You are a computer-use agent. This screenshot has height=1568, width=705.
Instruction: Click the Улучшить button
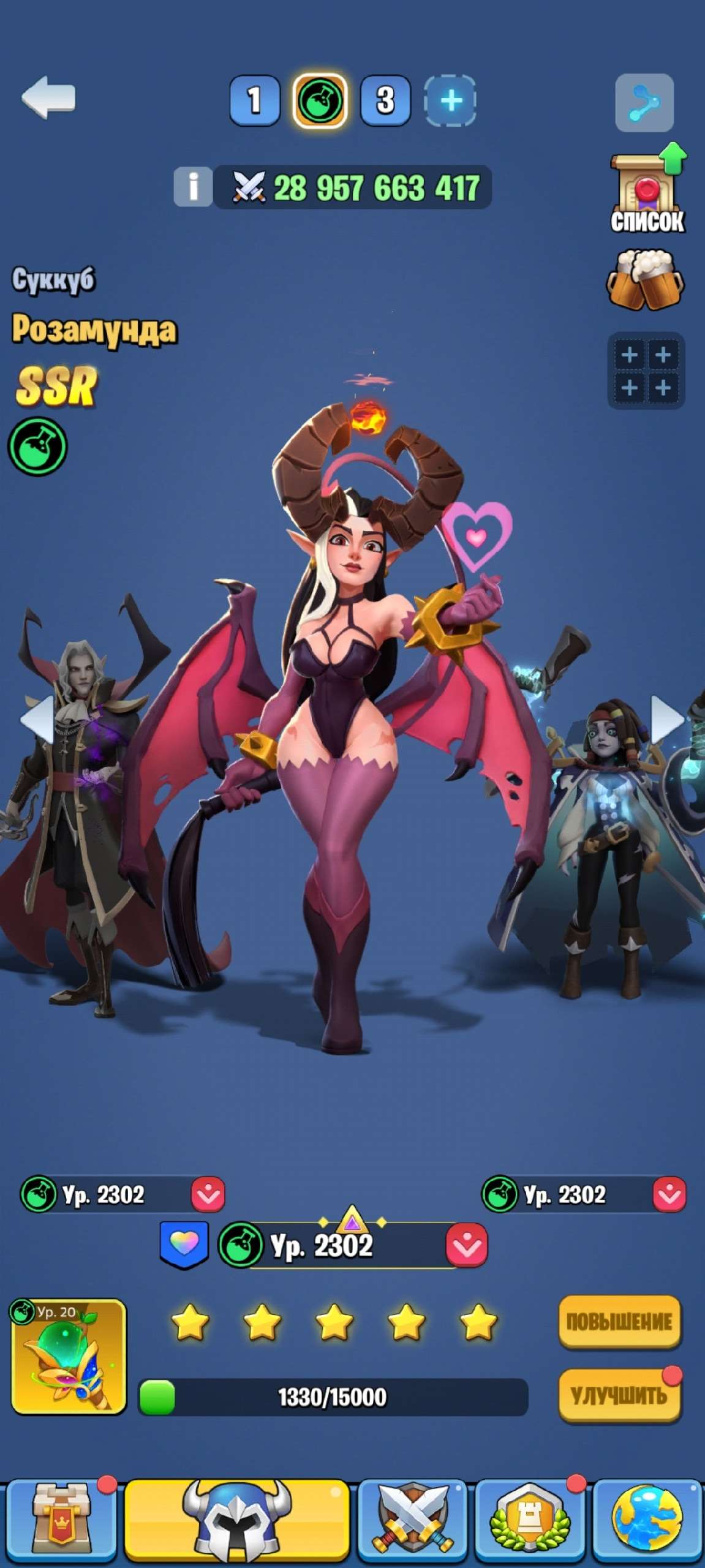(619, 1396)
